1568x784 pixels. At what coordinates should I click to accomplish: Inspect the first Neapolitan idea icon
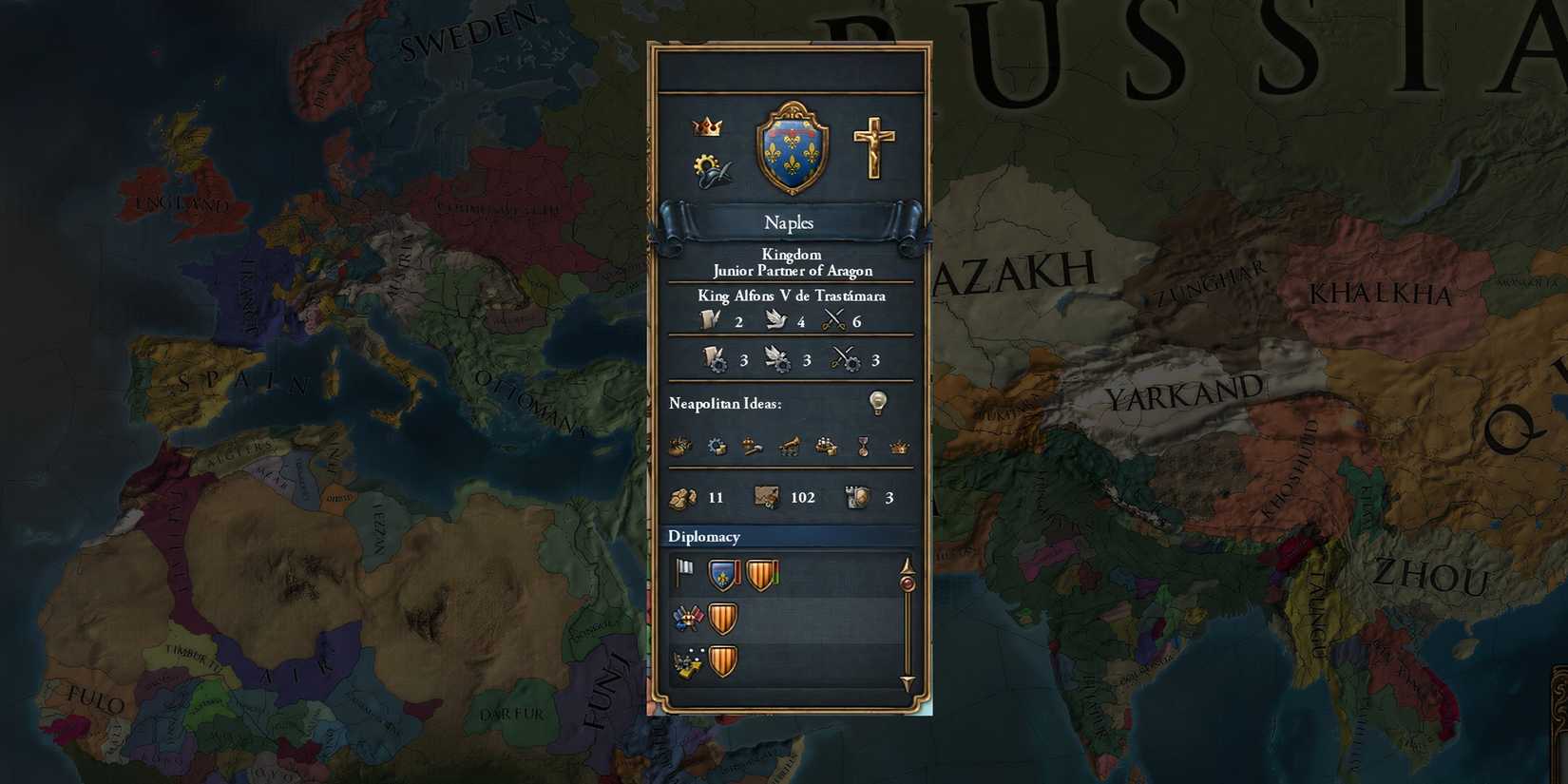(682, 447)
